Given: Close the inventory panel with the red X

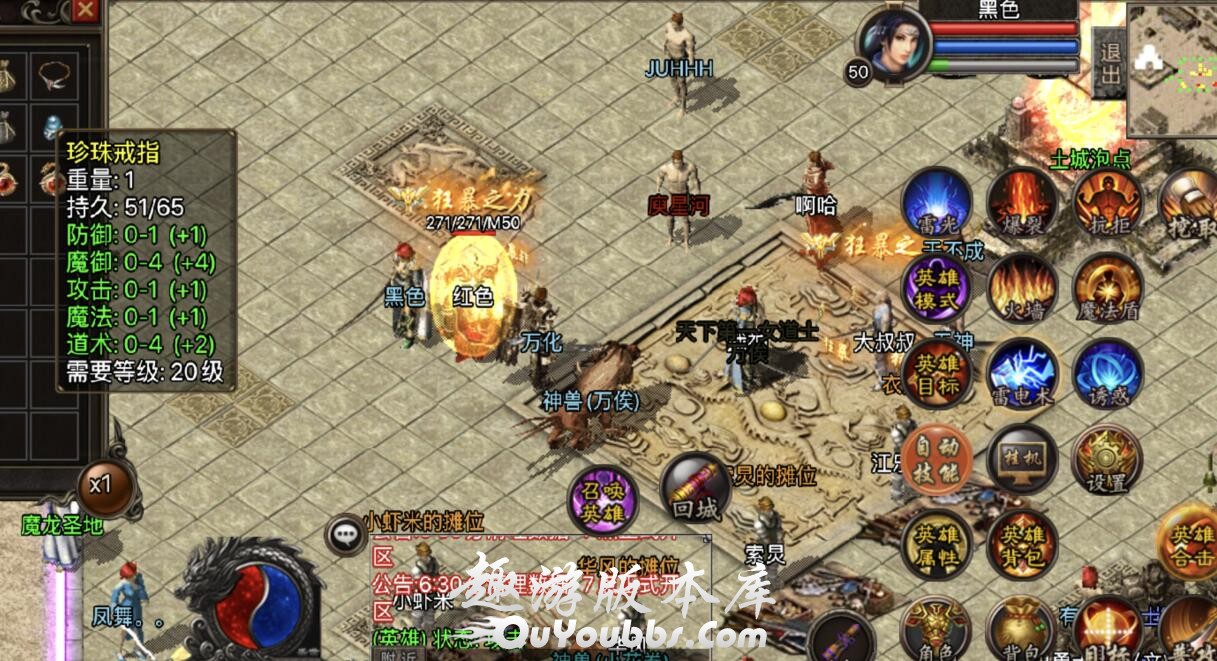Looking at the screenshot, I should (87, 10).
